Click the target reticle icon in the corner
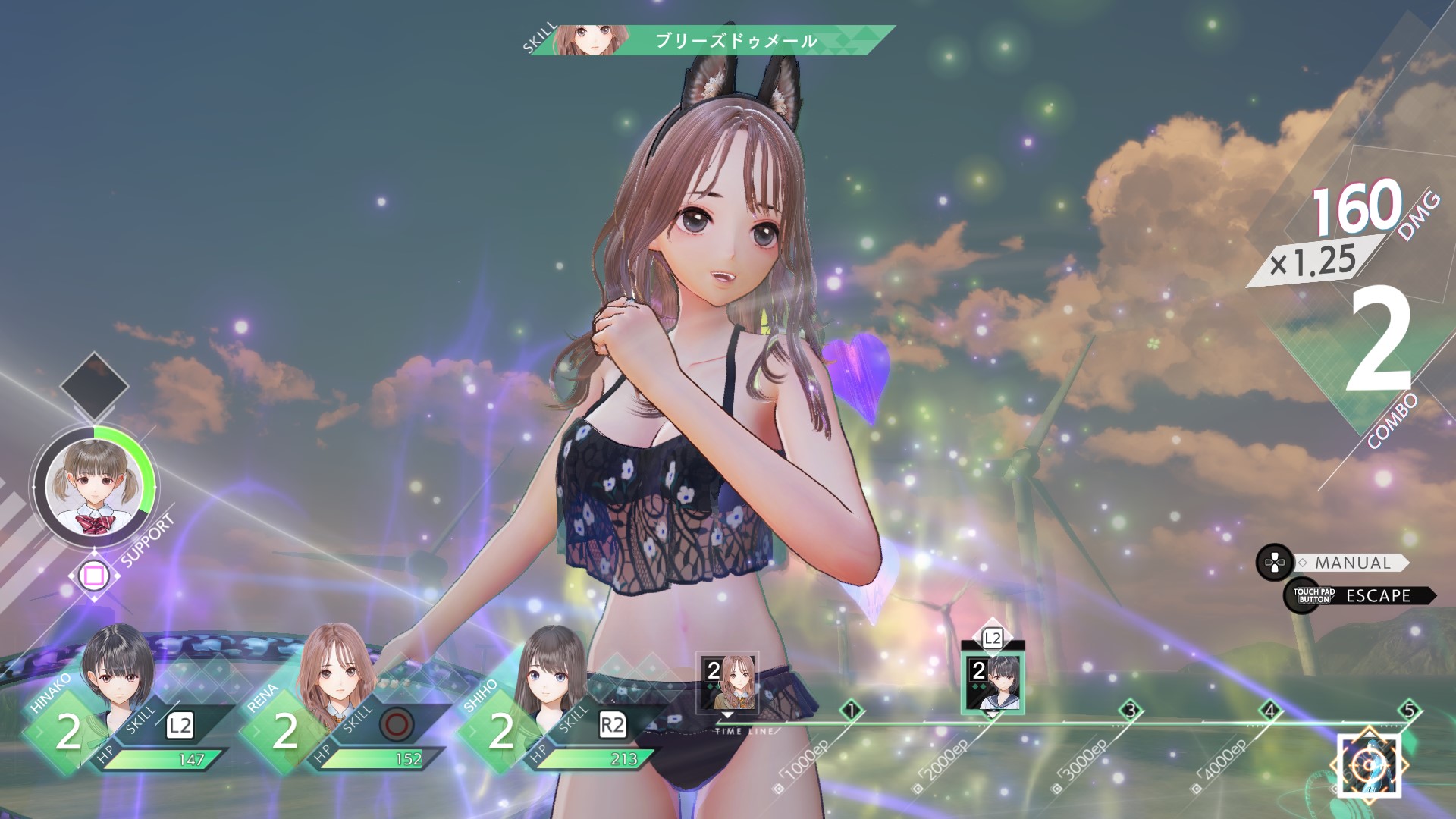 coord(1368,764)
